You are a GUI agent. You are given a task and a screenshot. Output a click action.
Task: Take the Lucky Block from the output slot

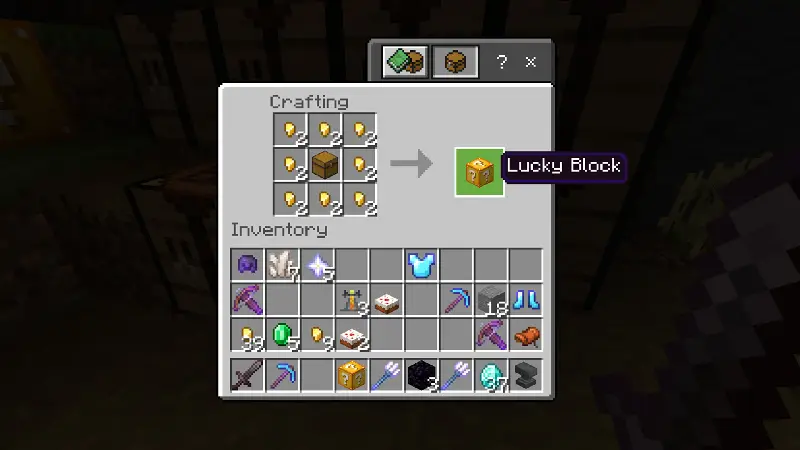[x=479, y=171]
